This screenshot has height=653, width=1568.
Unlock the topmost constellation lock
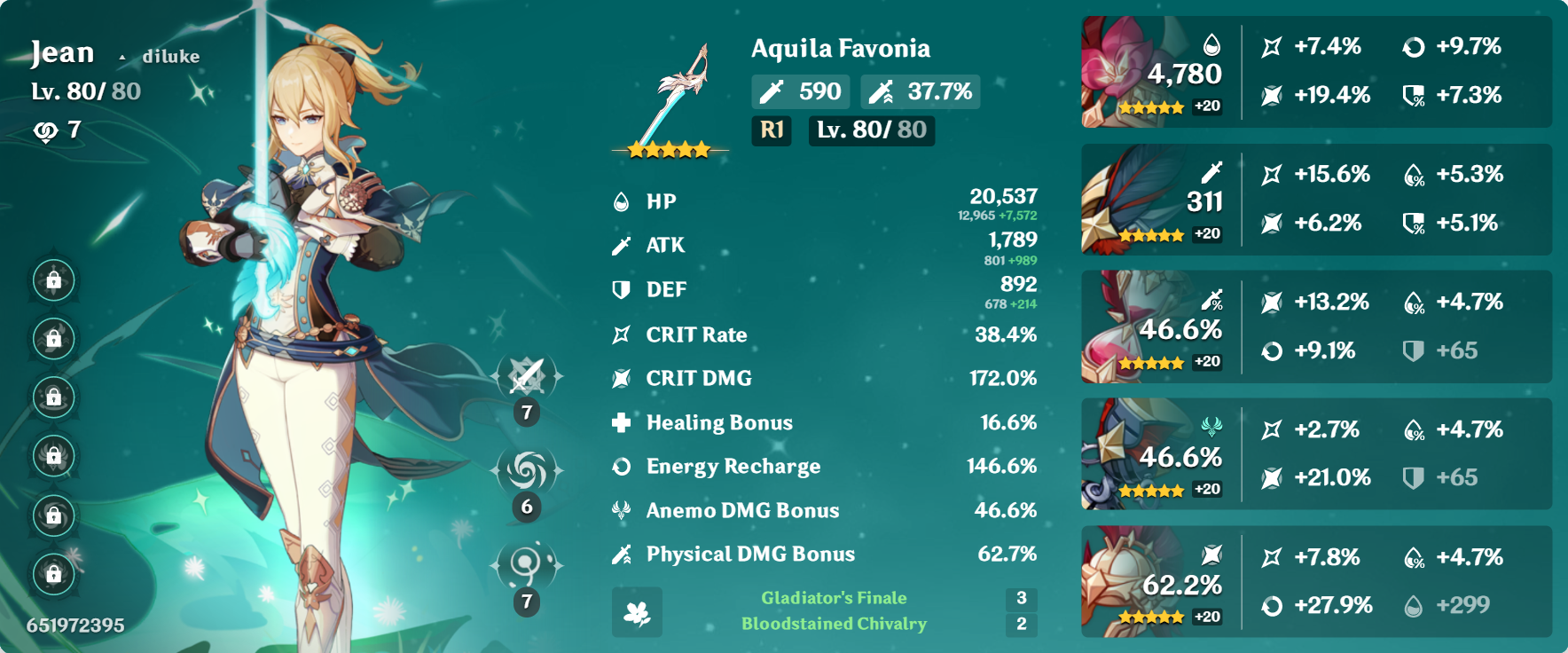point(53,282)
